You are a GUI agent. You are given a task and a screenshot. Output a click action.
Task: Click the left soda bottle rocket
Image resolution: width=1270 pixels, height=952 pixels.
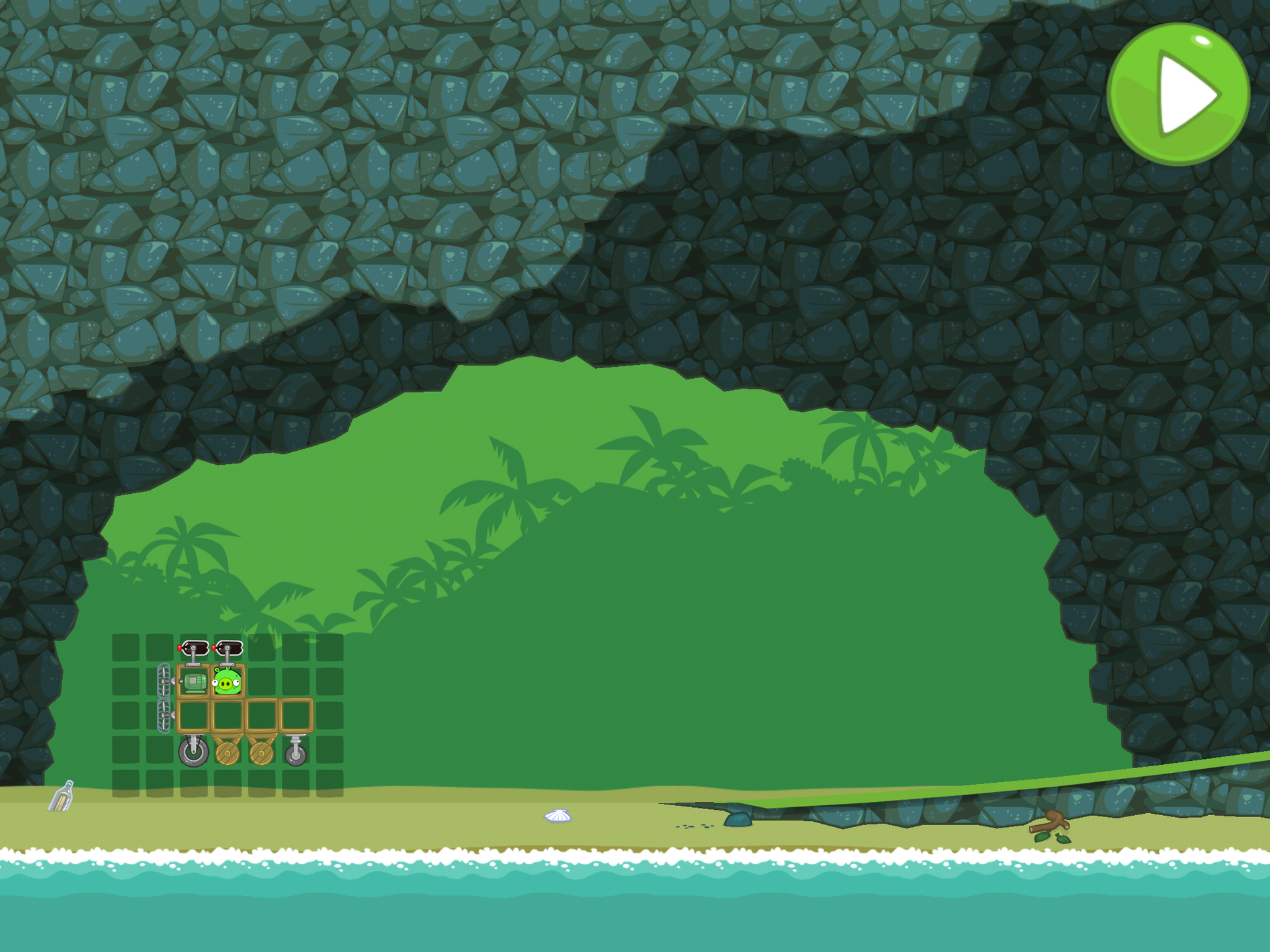tap(194, 649)
